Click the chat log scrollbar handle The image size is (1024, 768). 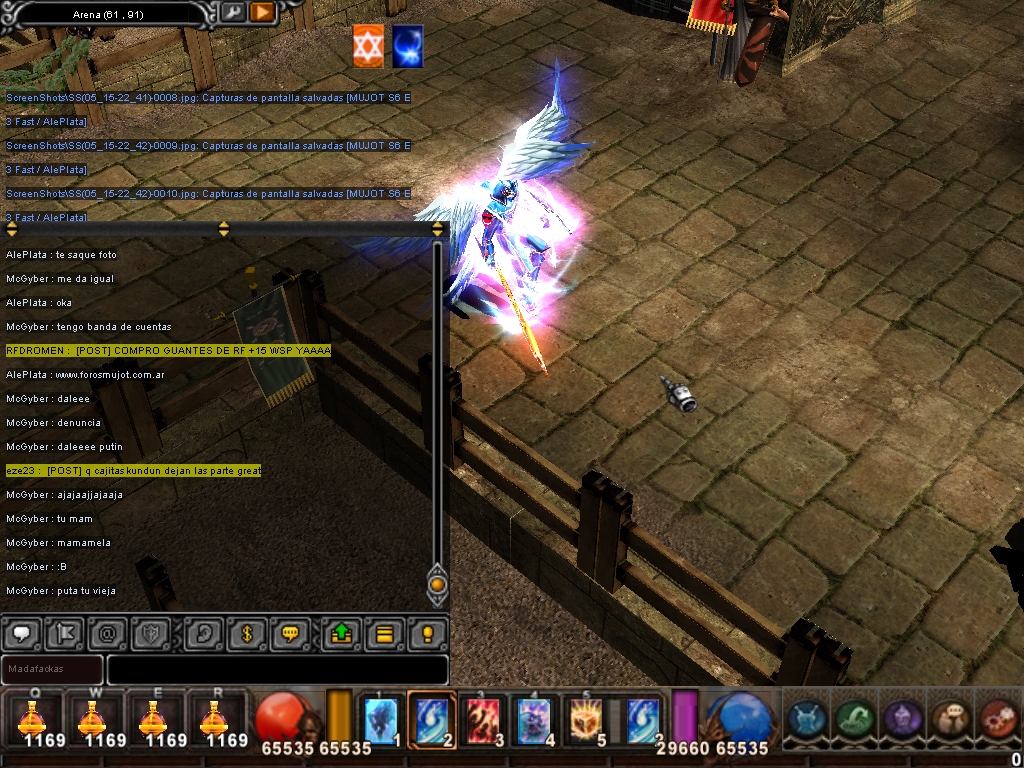click(x=437, y=584)
